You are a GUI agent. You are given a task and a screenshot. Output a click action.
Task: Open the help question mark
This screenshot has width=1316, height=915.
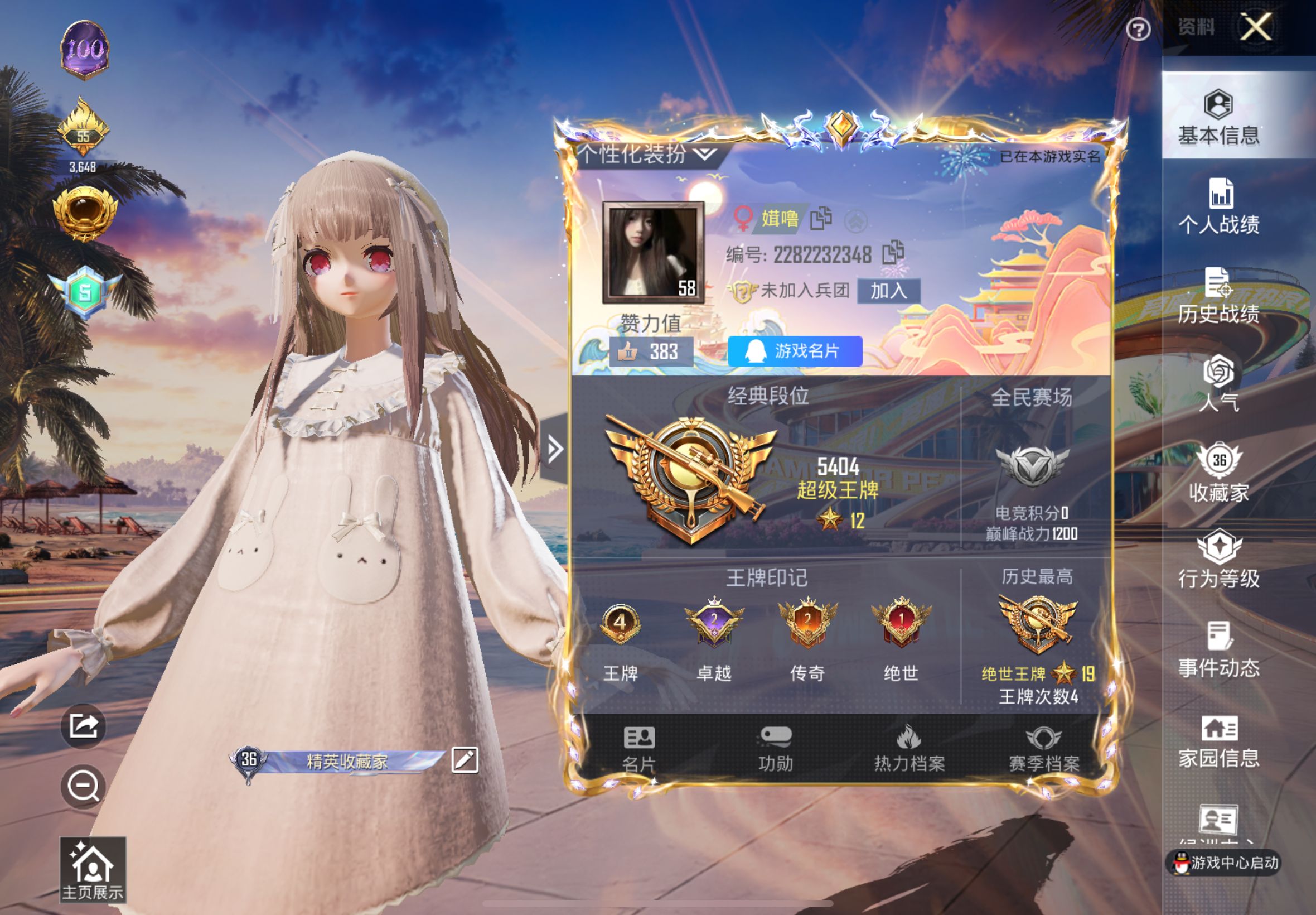tap(1138, 29)
